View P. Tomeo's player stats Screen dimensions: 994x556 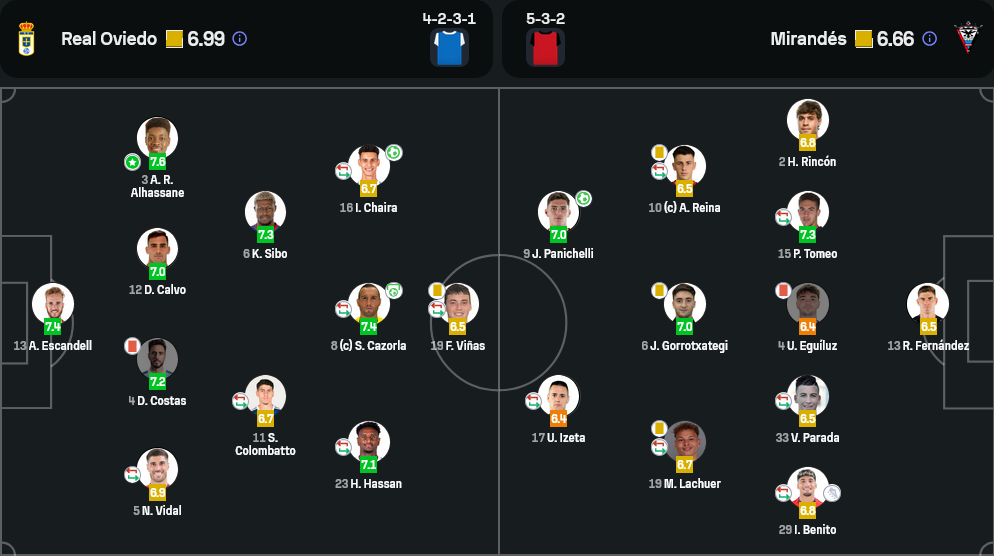click(807, 213)
